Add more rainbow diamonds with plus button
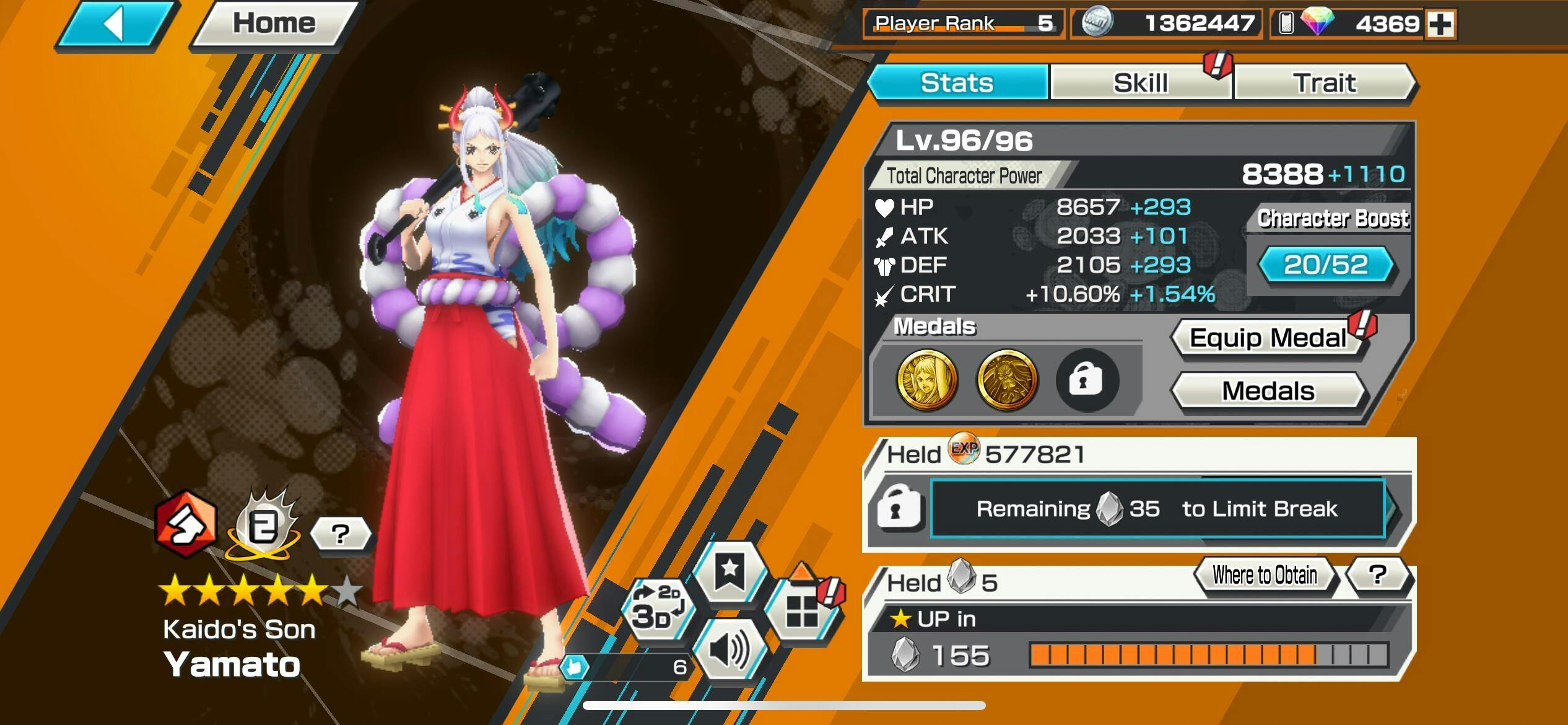 tap(1440, 25)
